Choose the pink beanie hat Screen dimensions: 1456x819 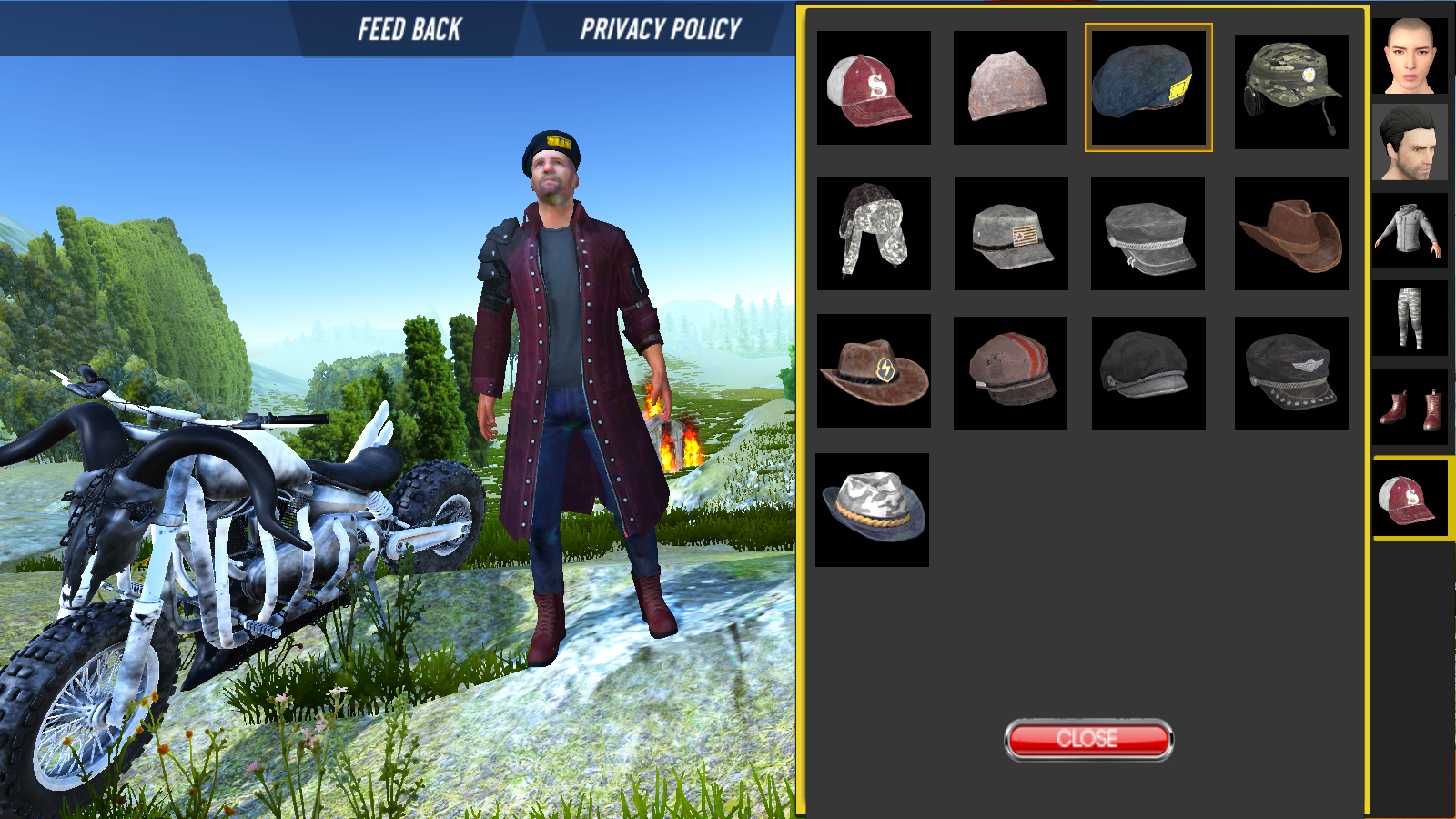coord(1010,88)
